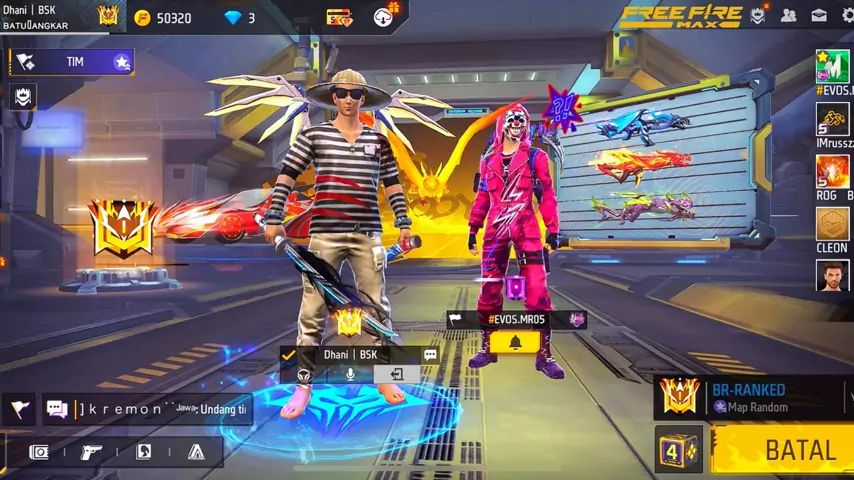
Task: Open the TIM team panel
Action: point(72,62)
